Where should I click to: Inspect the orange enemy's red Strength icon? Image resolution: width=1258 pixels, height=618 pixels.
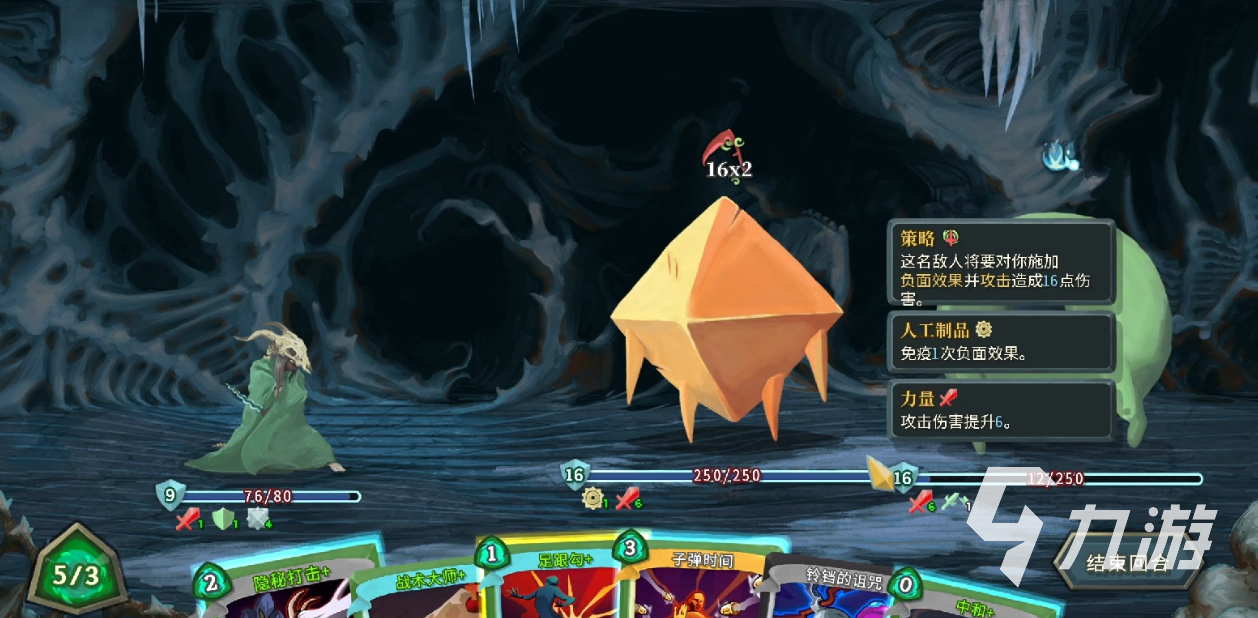pos(626,498)
